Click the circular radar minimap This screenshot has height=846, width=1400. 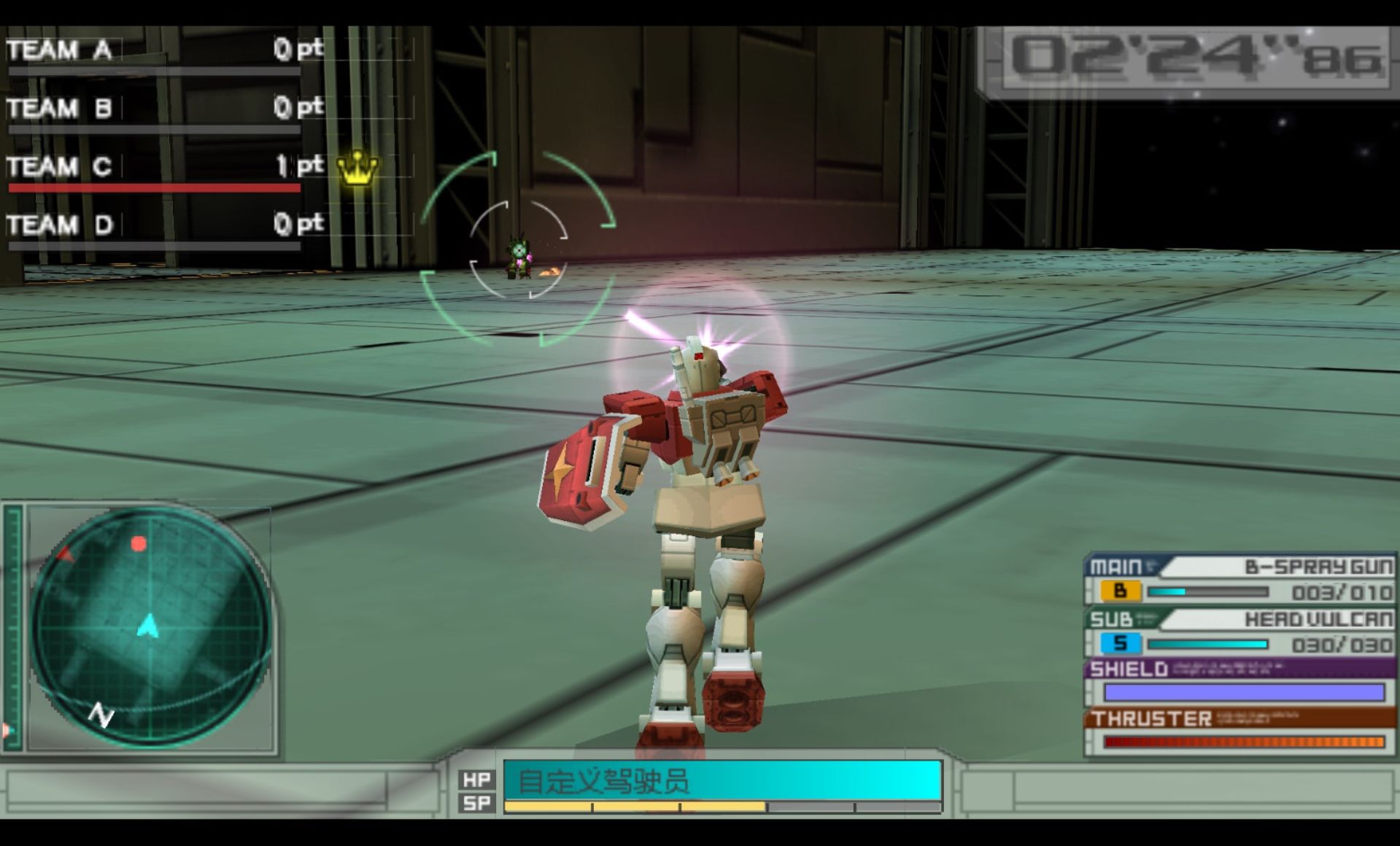[x=150, y=626]
